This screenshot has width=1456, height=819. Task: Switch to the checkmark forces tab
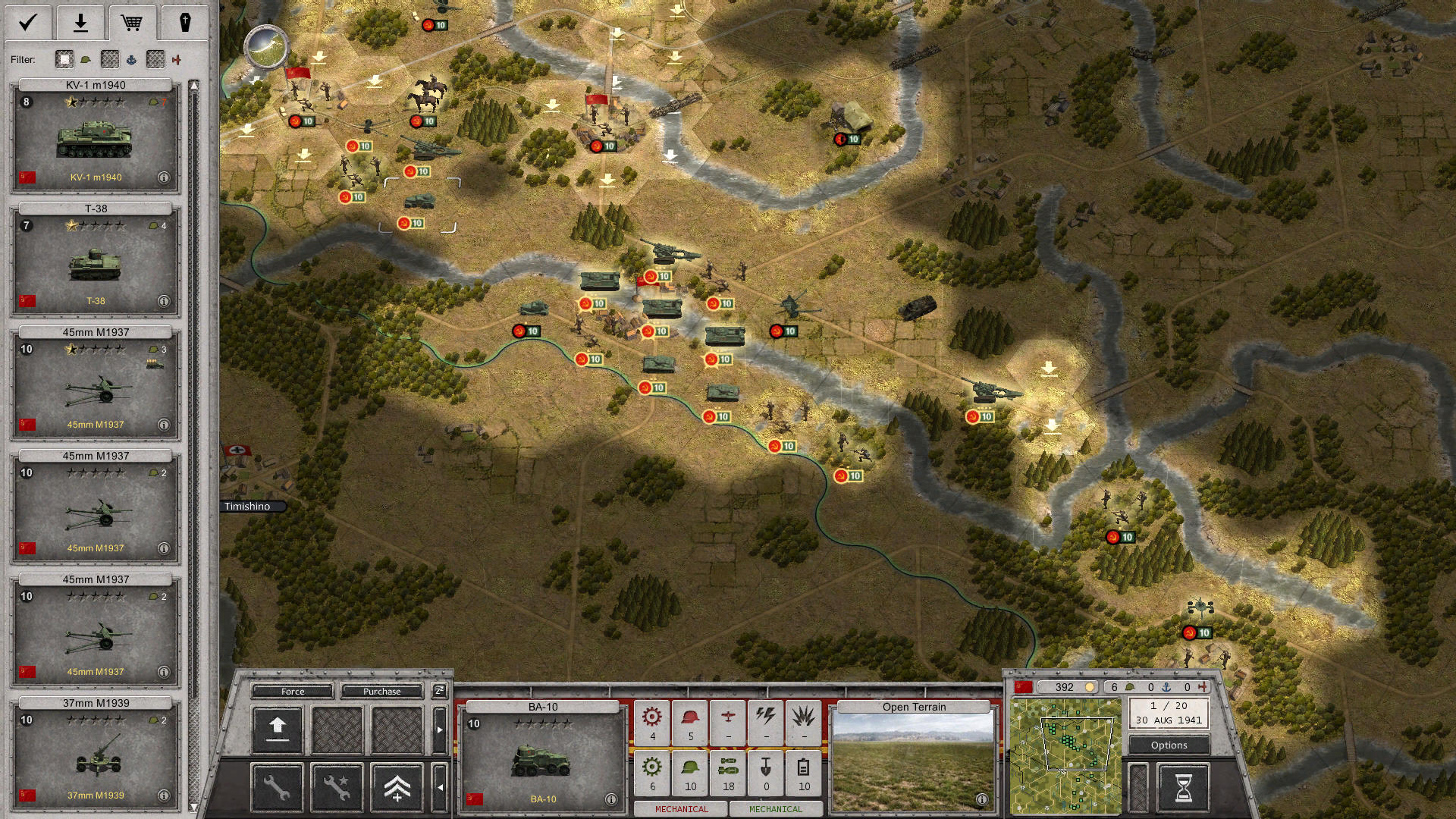point(27,23)
